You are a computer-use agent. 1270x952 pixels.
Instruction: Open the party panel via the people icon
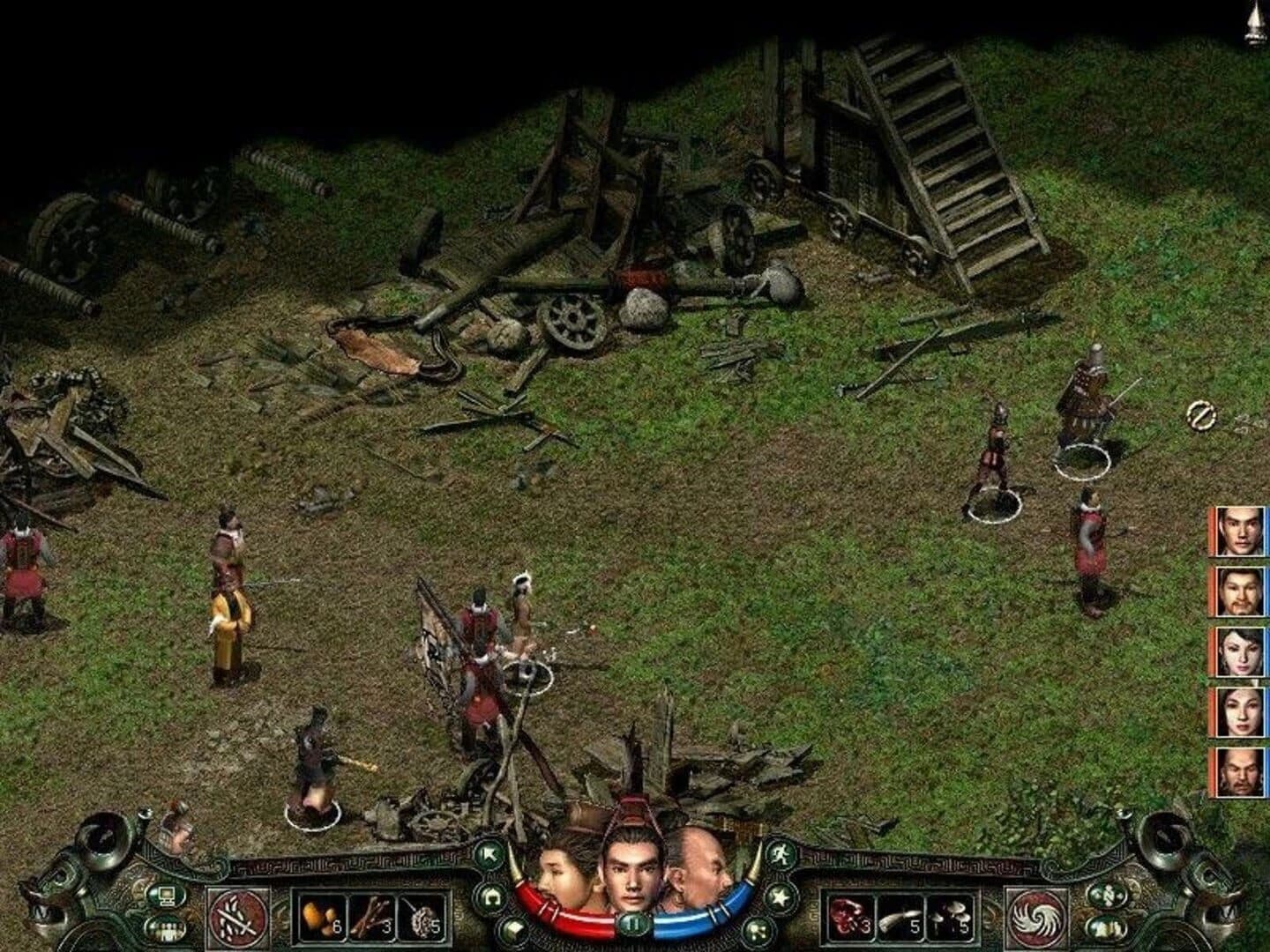(x=167, y=928)
